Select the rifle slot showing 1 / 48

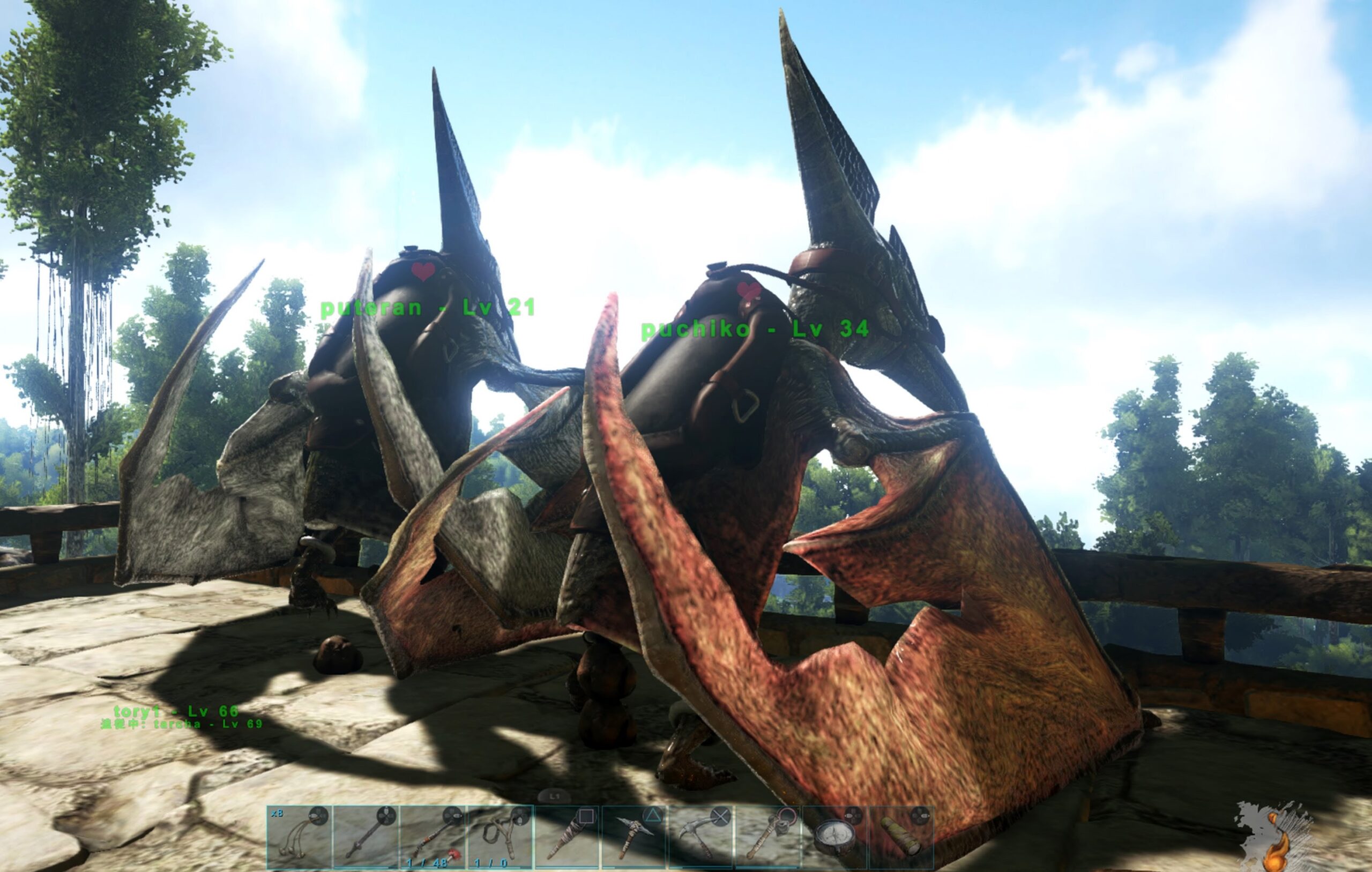pyautogui.click(x=434, y=837)
